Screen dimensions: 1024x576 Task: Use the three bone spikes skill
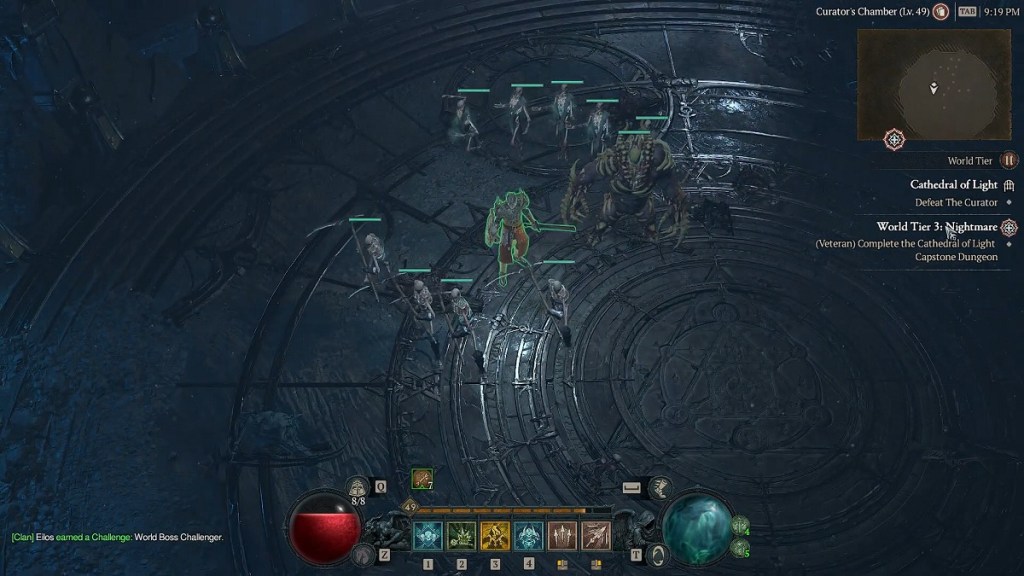coord(562,536)
